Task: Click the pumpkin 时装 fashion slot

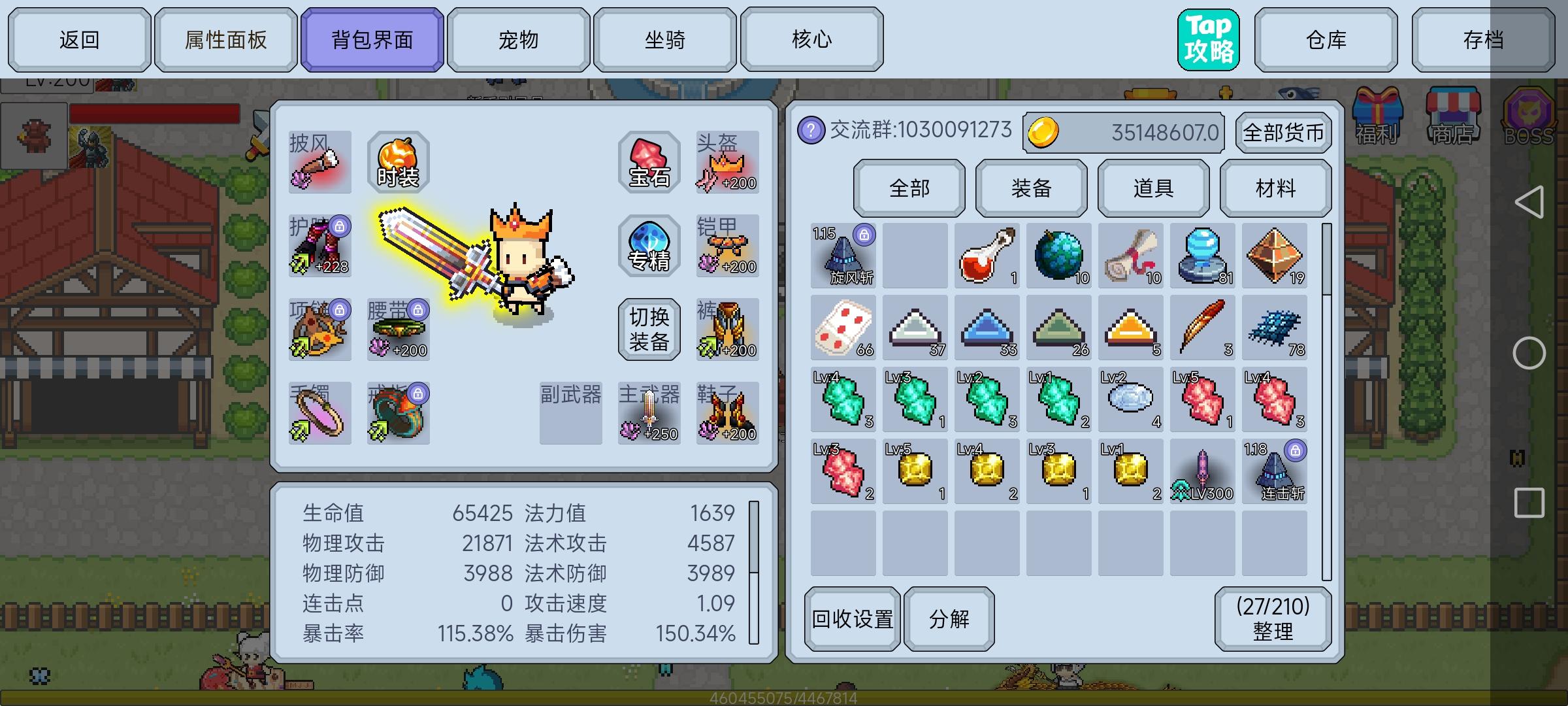Action: pyautogui.click(x=398, y=160)
